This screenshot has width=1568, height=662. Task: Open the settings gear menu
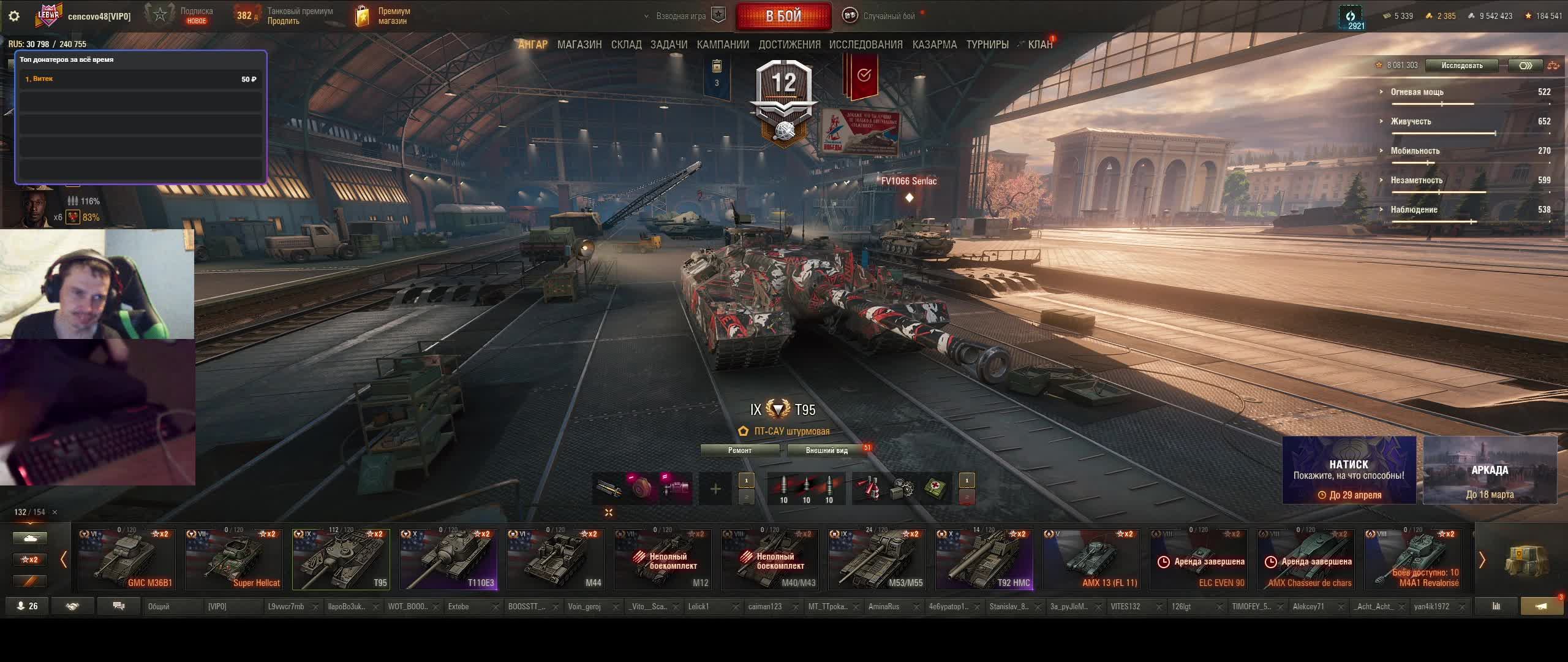(x=14, y=16)
